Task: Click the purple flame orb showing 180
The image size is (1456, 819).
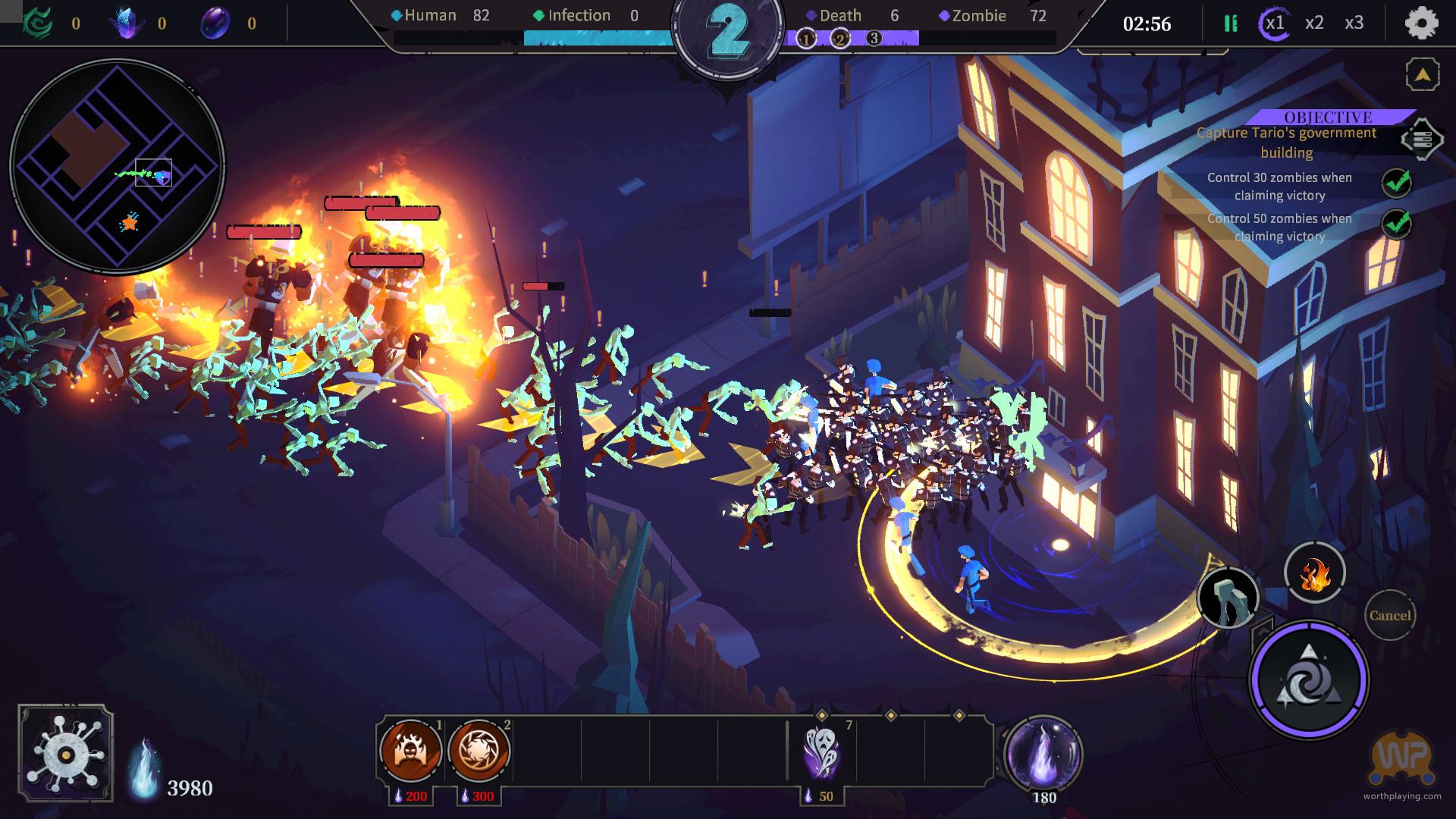Action: pos(1043,752)
